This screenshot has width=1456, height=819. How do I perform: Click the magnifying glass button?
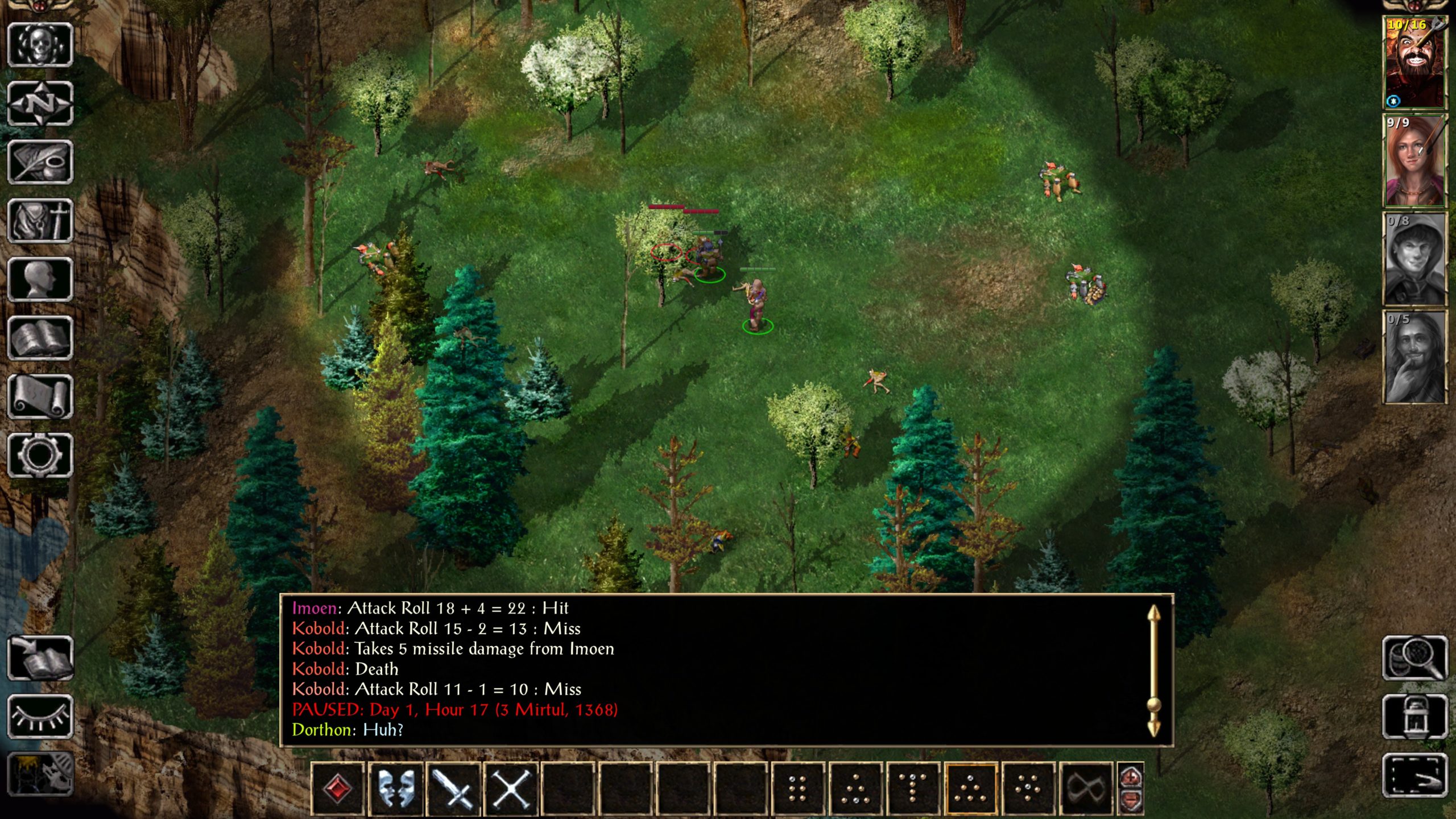[x=1414, y=658]
